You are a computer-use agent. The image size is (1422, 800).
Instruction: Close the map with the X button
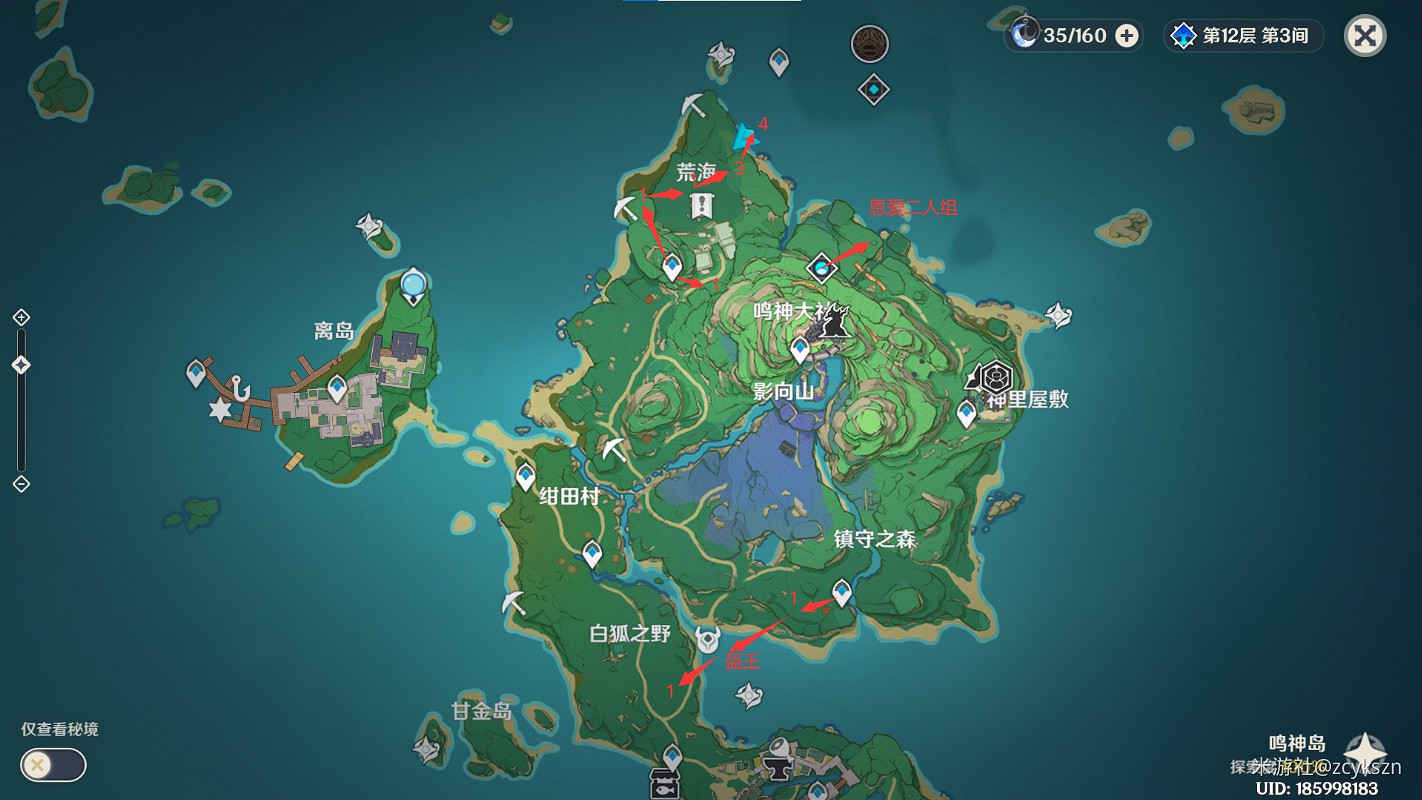tap(1364, 35)
